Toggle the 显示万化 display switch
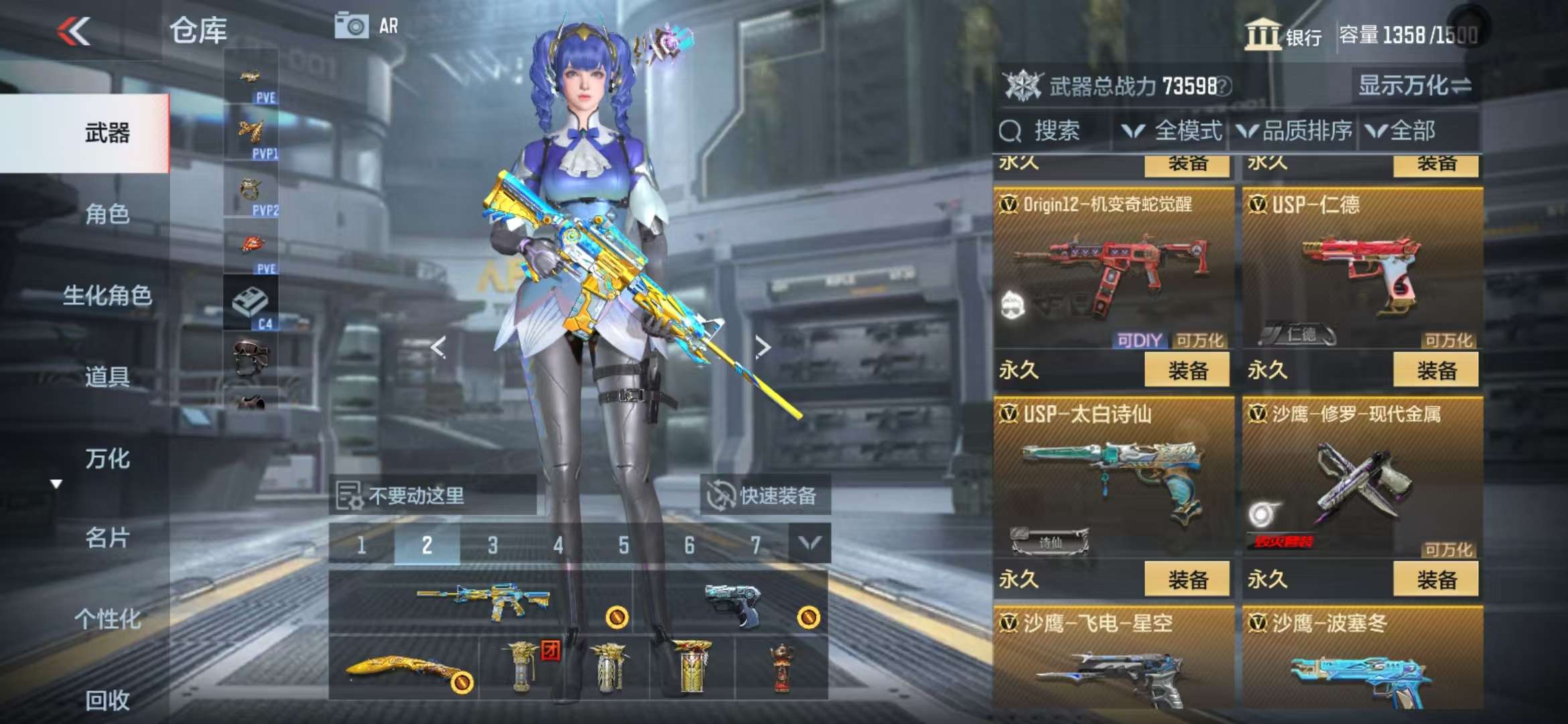The height and width of the screenshot is (724, 1568). tap(1415, 86)
